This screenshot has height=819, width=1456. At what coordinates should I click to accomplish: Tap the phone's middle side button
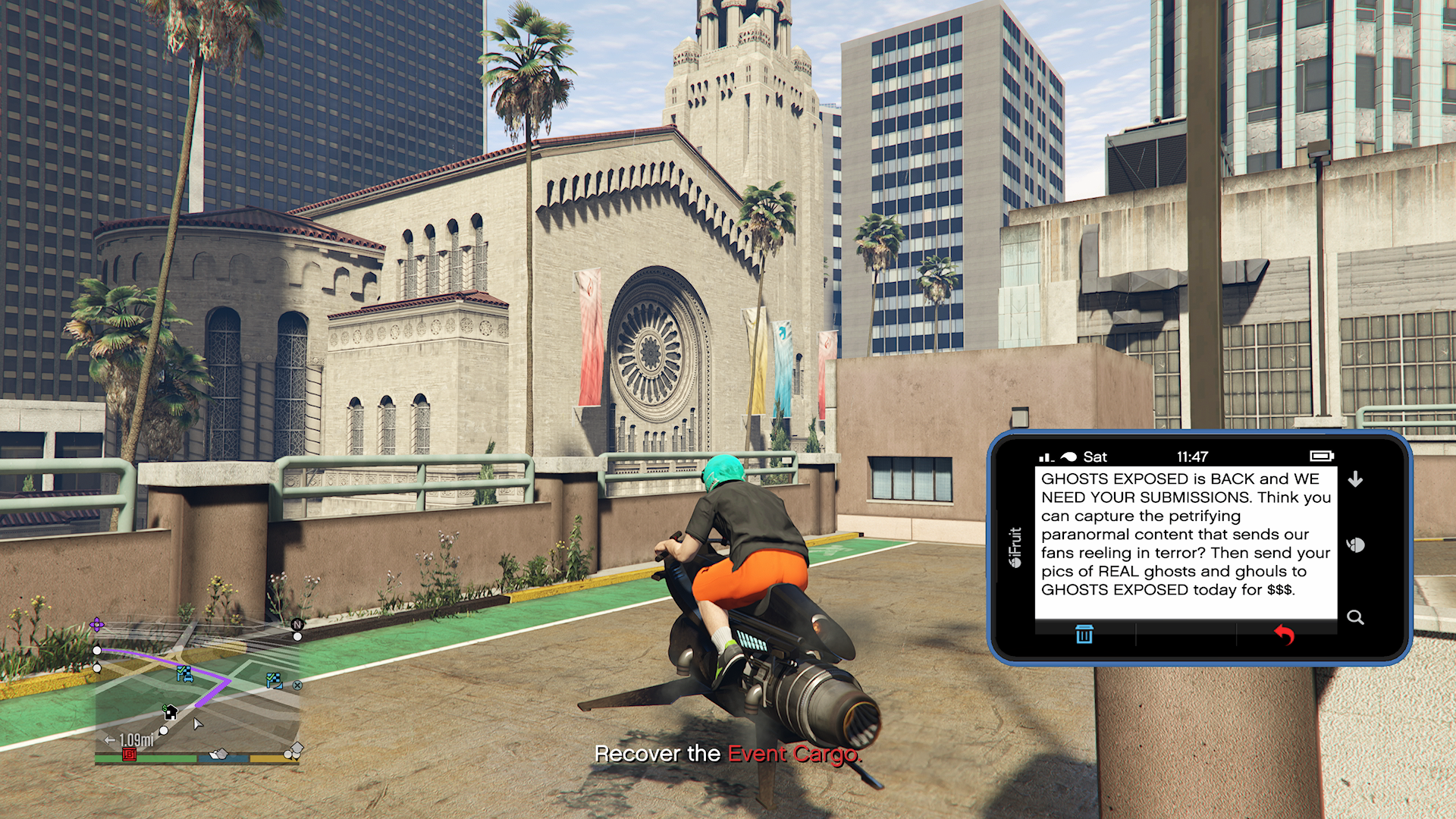[x=1355, y=545]
